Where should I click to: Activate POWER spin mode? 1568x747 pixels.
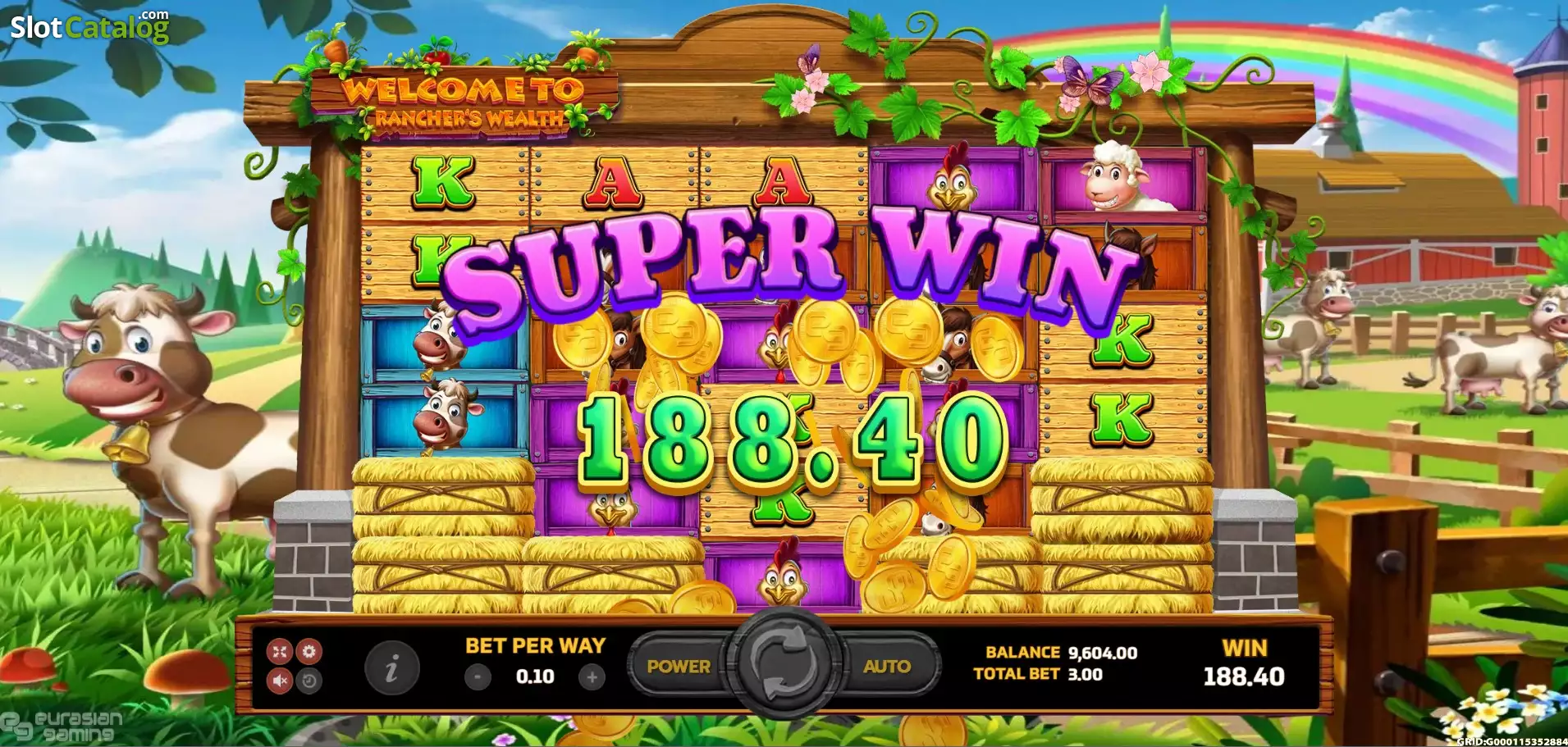(679, 667)
